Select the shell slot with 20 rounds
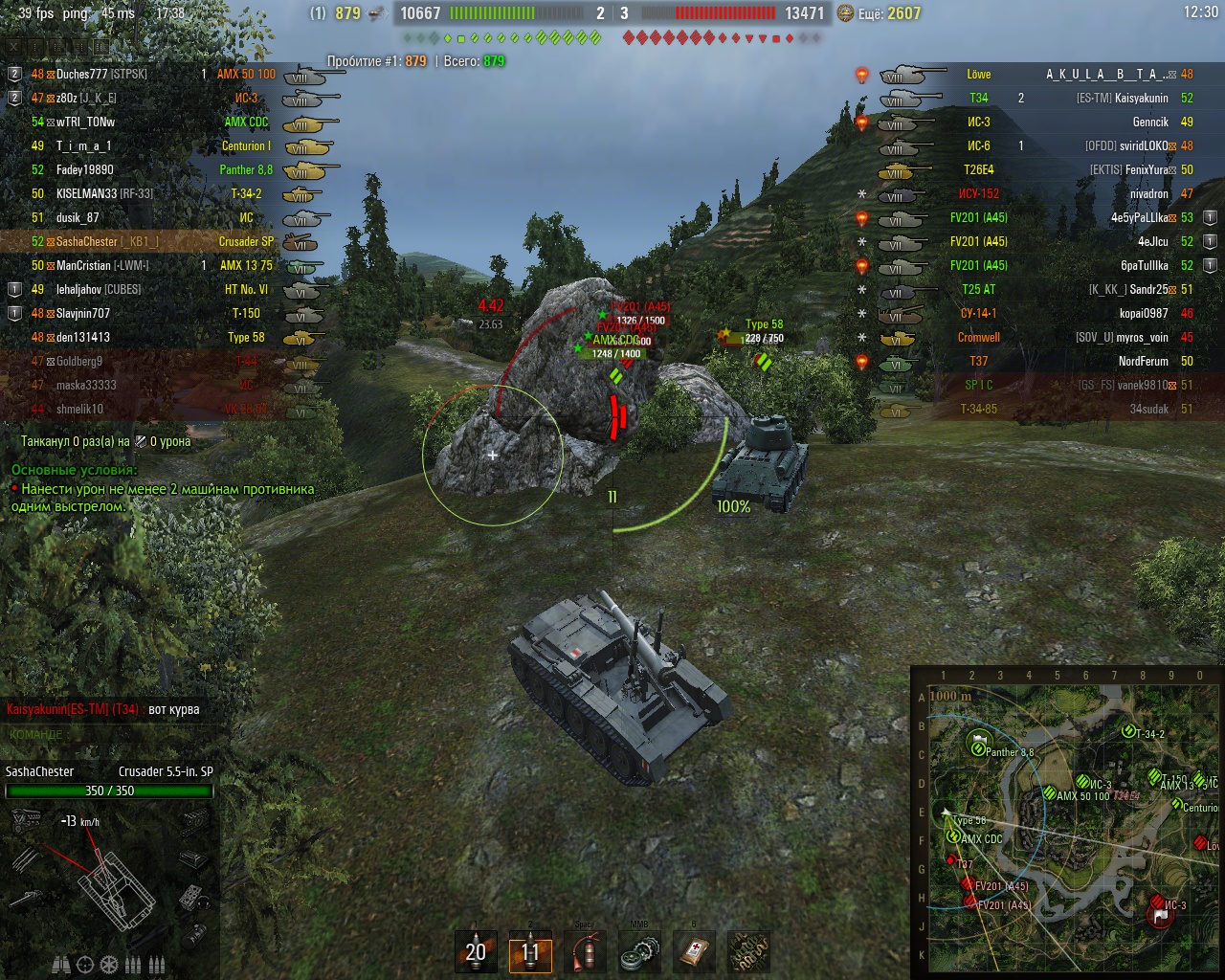The image size is (1225, 980). pyautogui.click(x=476, y=951)
